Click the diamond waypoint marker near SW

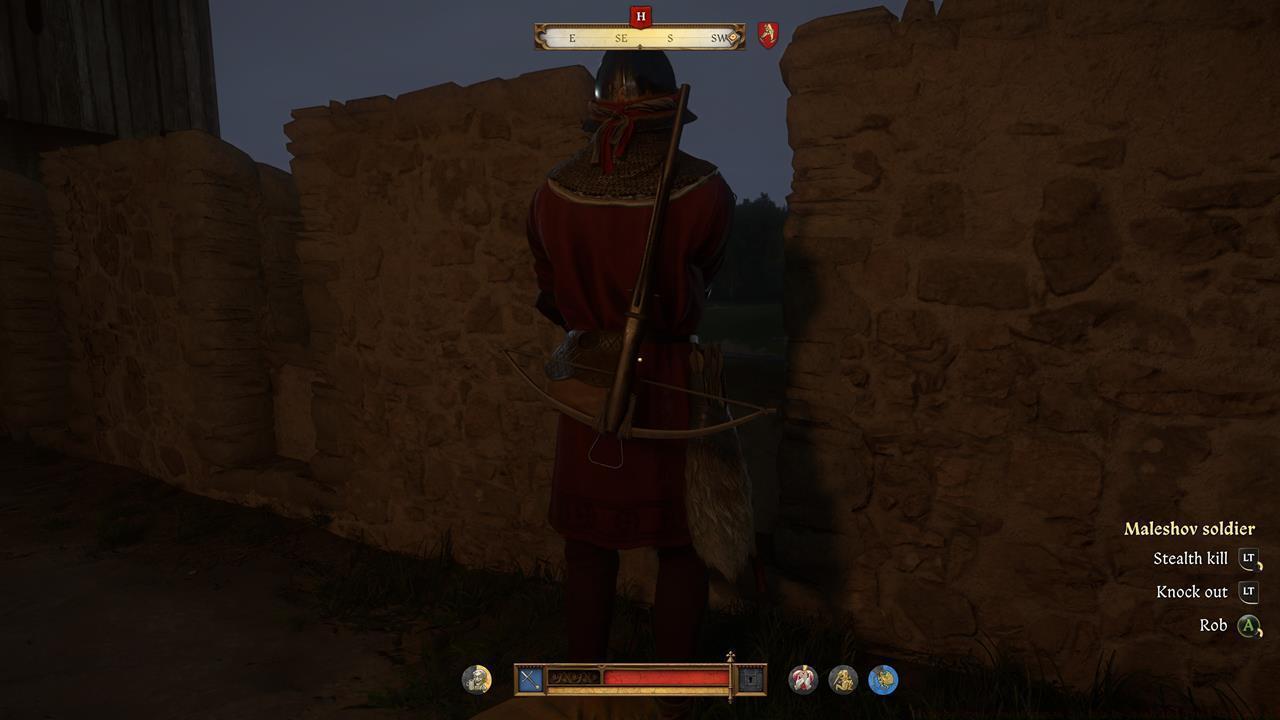(733, 37)
